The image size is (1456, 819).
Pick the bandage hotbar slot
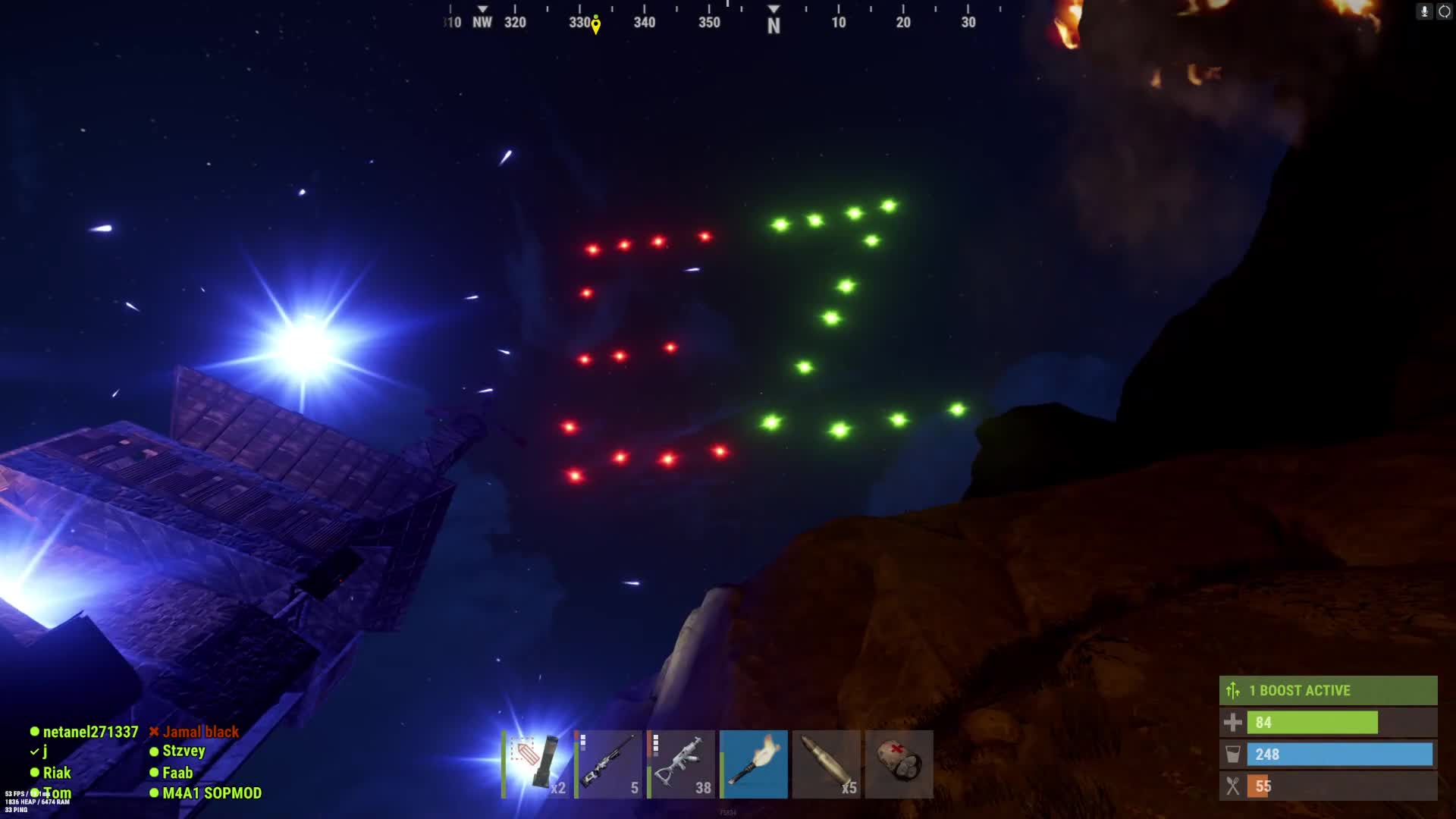[x=899, y=764]
